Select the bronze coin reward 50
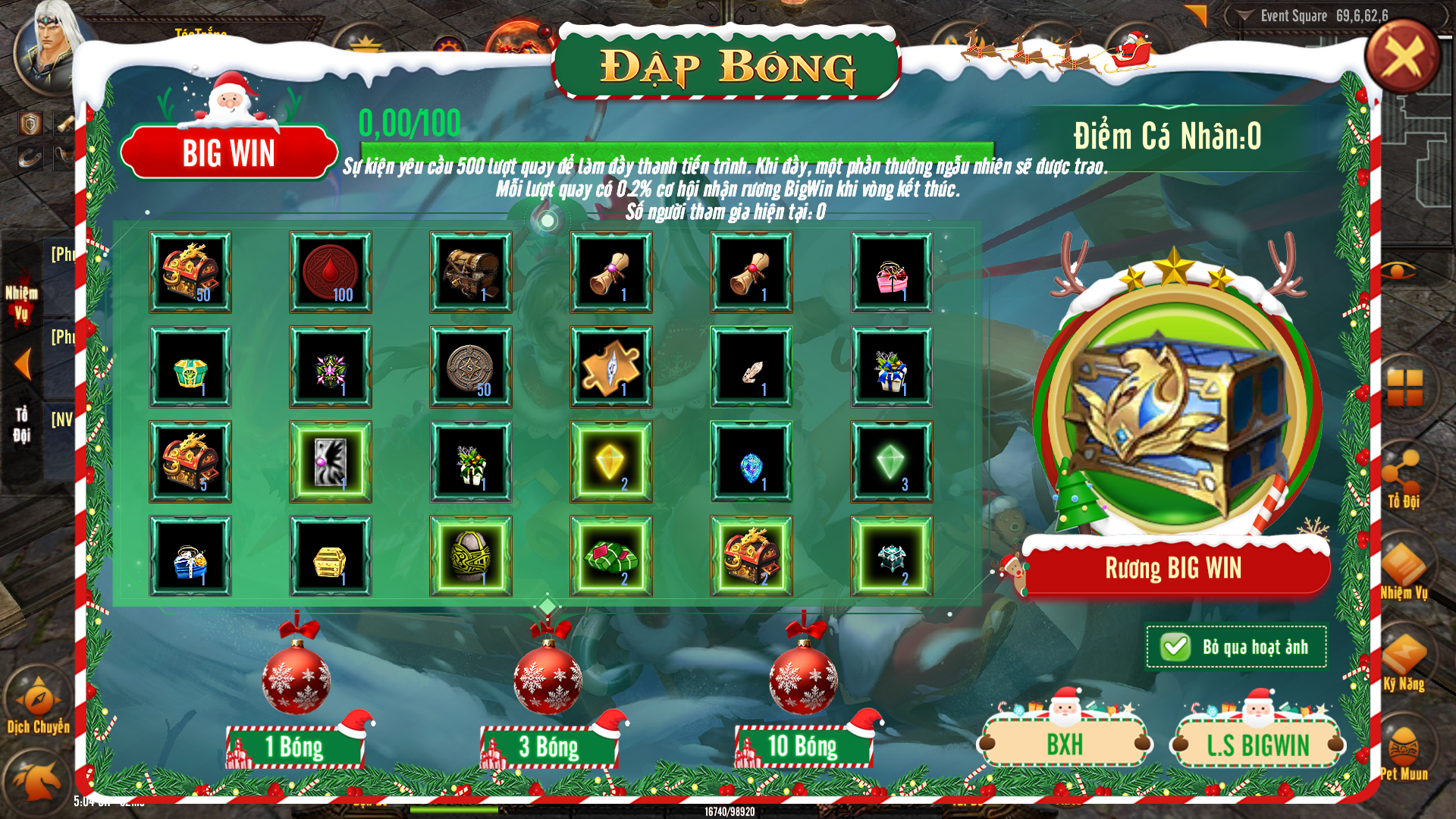This screenshot has height=819, width=1456. [x=471, y=367]
